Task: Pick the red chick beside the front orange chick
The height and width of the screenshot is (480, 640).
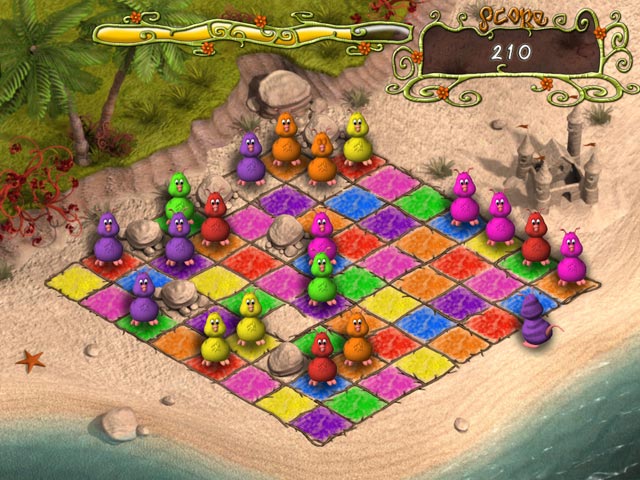Action: point(322,357)
